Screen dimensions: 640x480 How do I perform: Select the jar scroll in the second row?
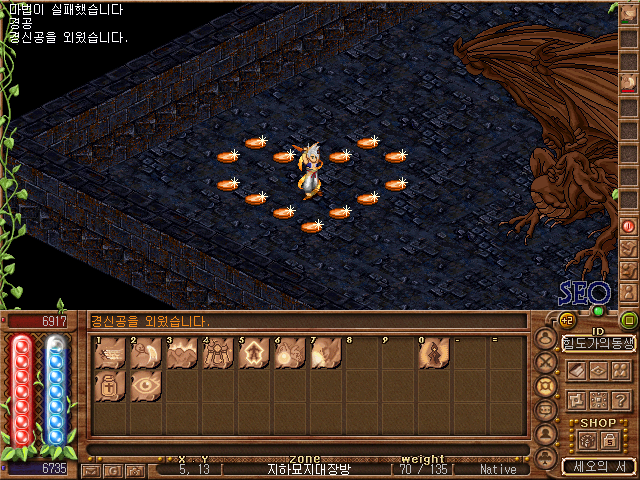[110, 387]
